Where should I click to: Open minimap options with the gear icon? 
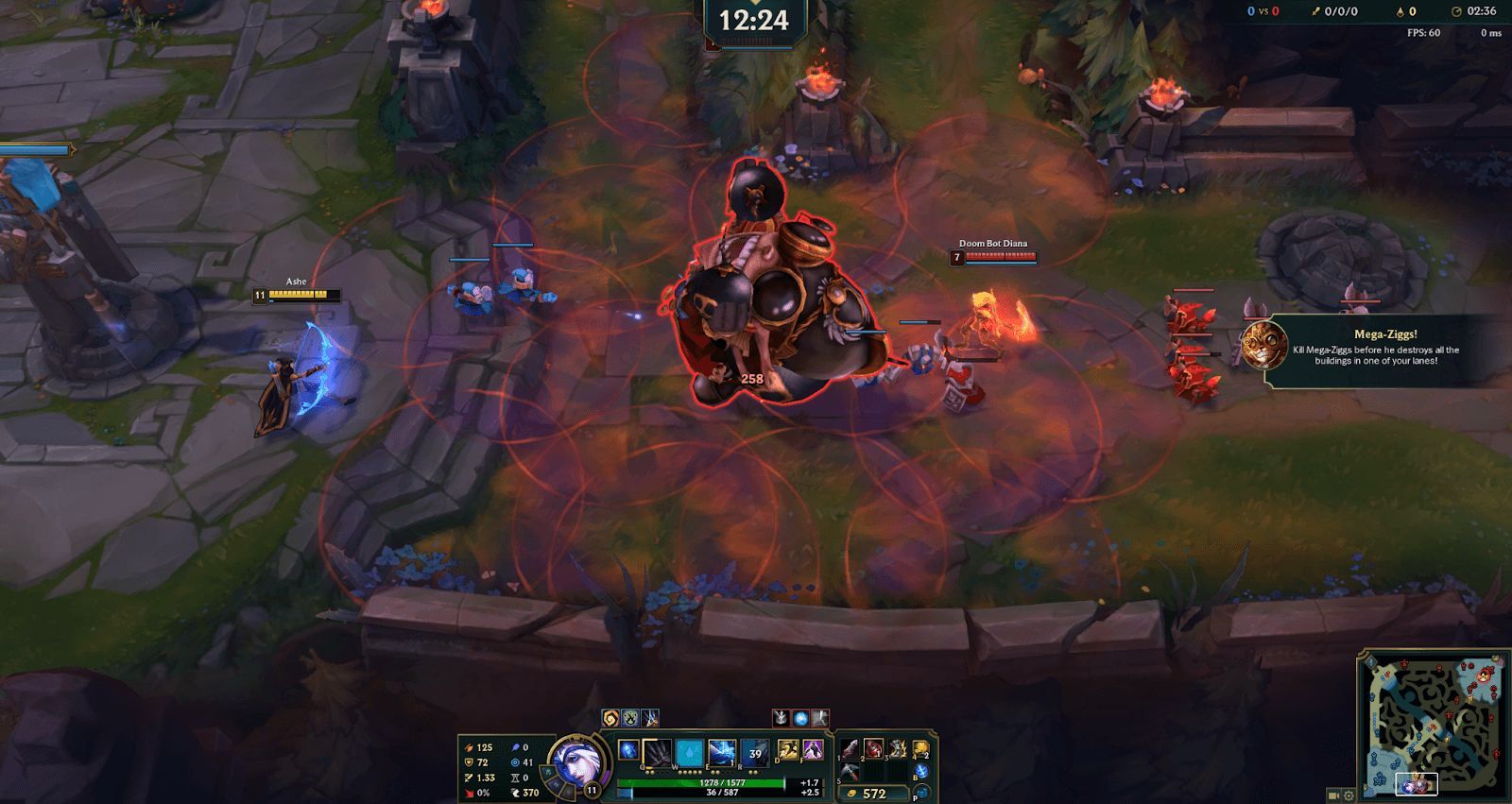pos(1349,795)
